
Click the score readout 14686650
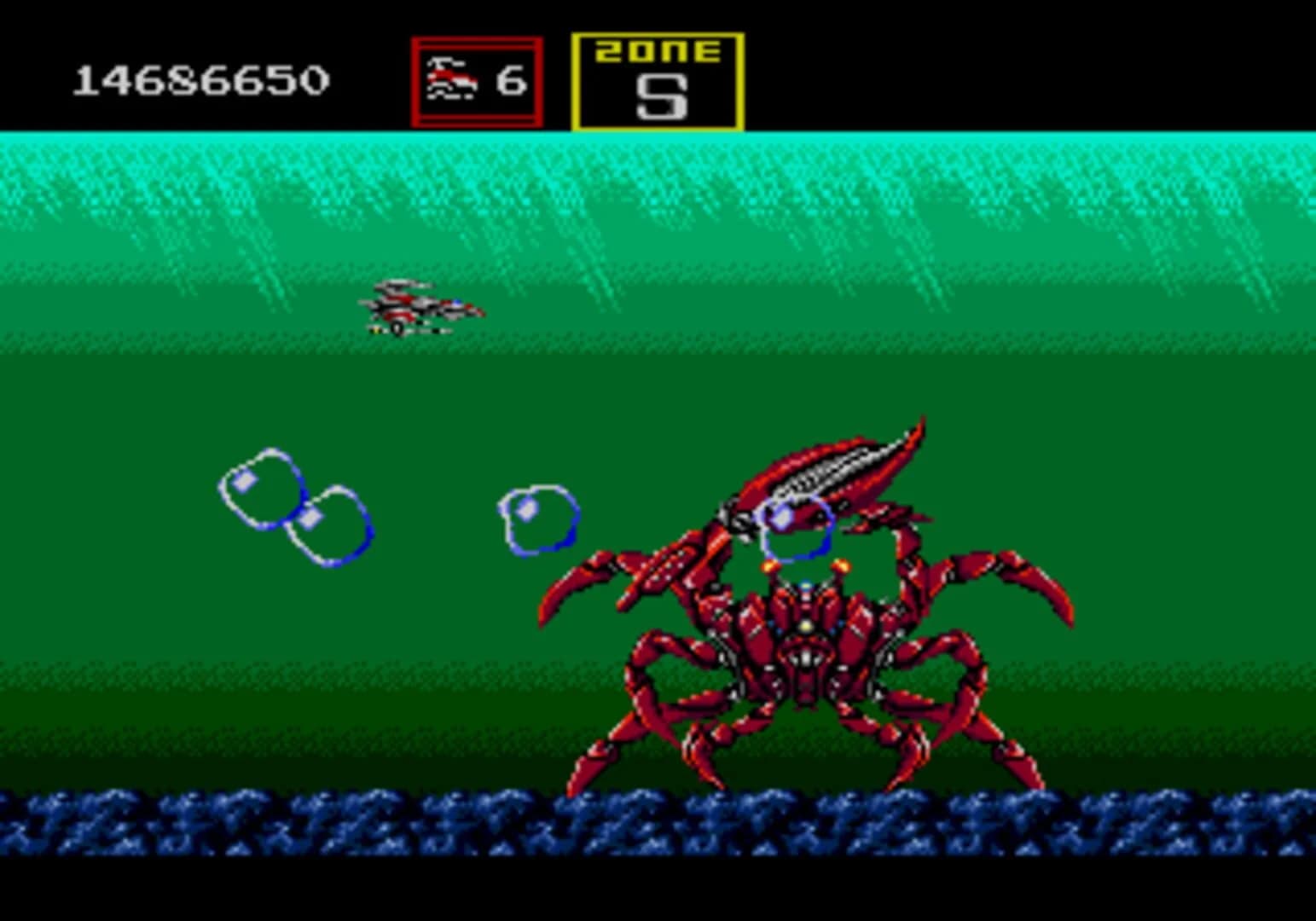pyautogui.click(x=202, y=79)
